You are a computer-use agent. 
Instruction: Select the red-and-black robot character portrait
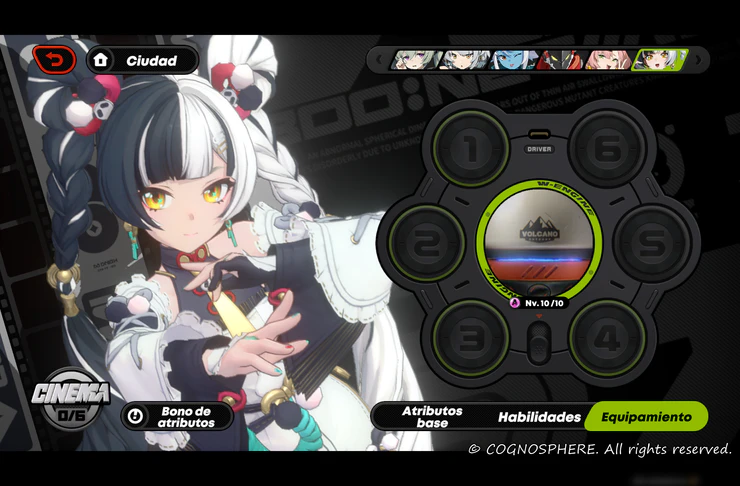(563, 60)
